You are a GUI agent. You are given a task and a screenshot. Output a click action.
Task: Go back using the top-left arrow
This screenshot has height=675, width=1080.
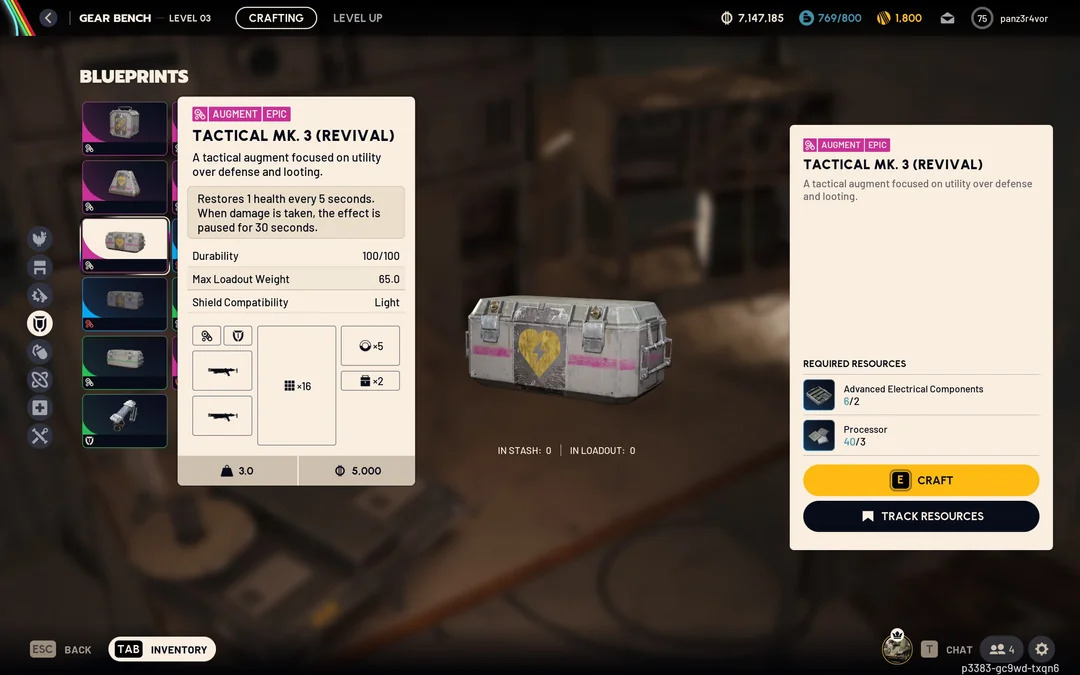pos(48,18)
